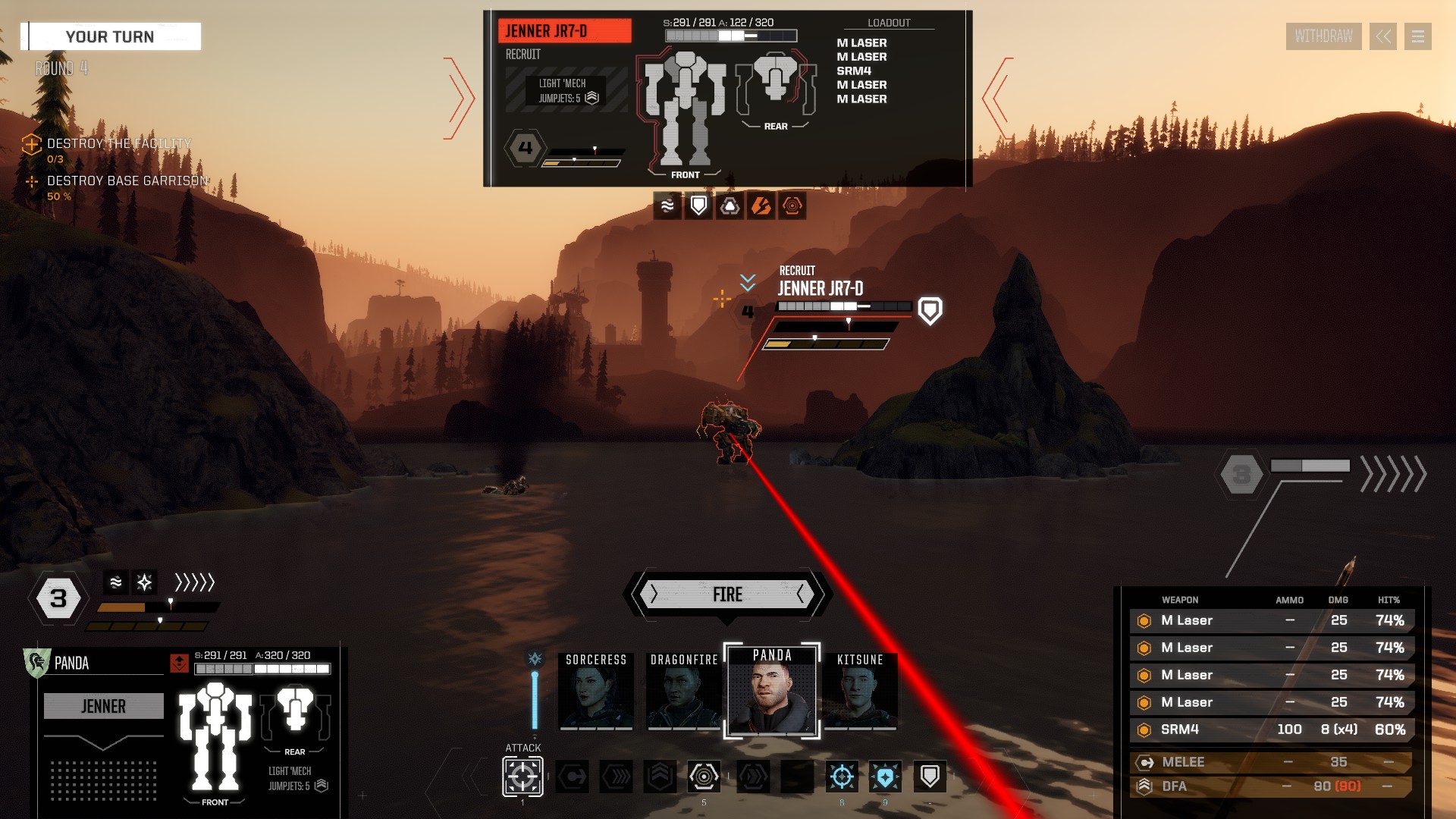This screenshot has width=1456, height=819.
Task: Click the Jenner JR7-D target name header
Action: pos(564,31)
